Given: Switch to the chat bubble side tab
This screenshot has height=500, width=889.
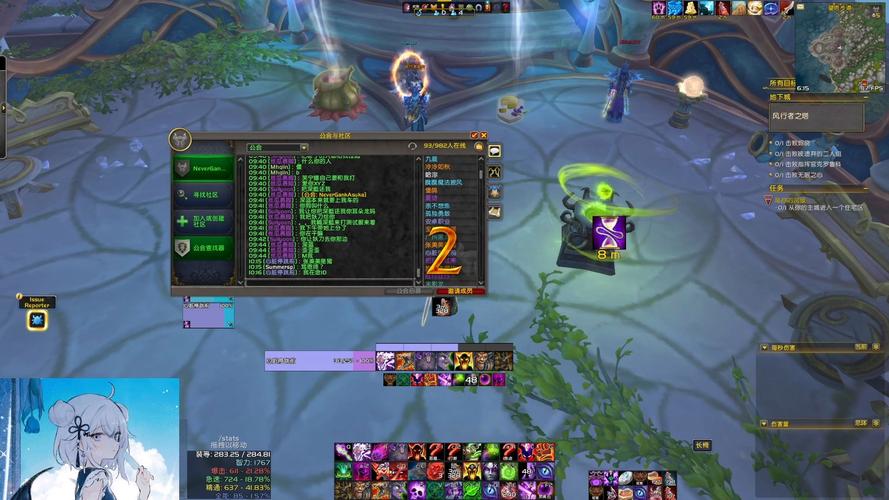Looking at the screenshot, I should [x=494, y=151].
